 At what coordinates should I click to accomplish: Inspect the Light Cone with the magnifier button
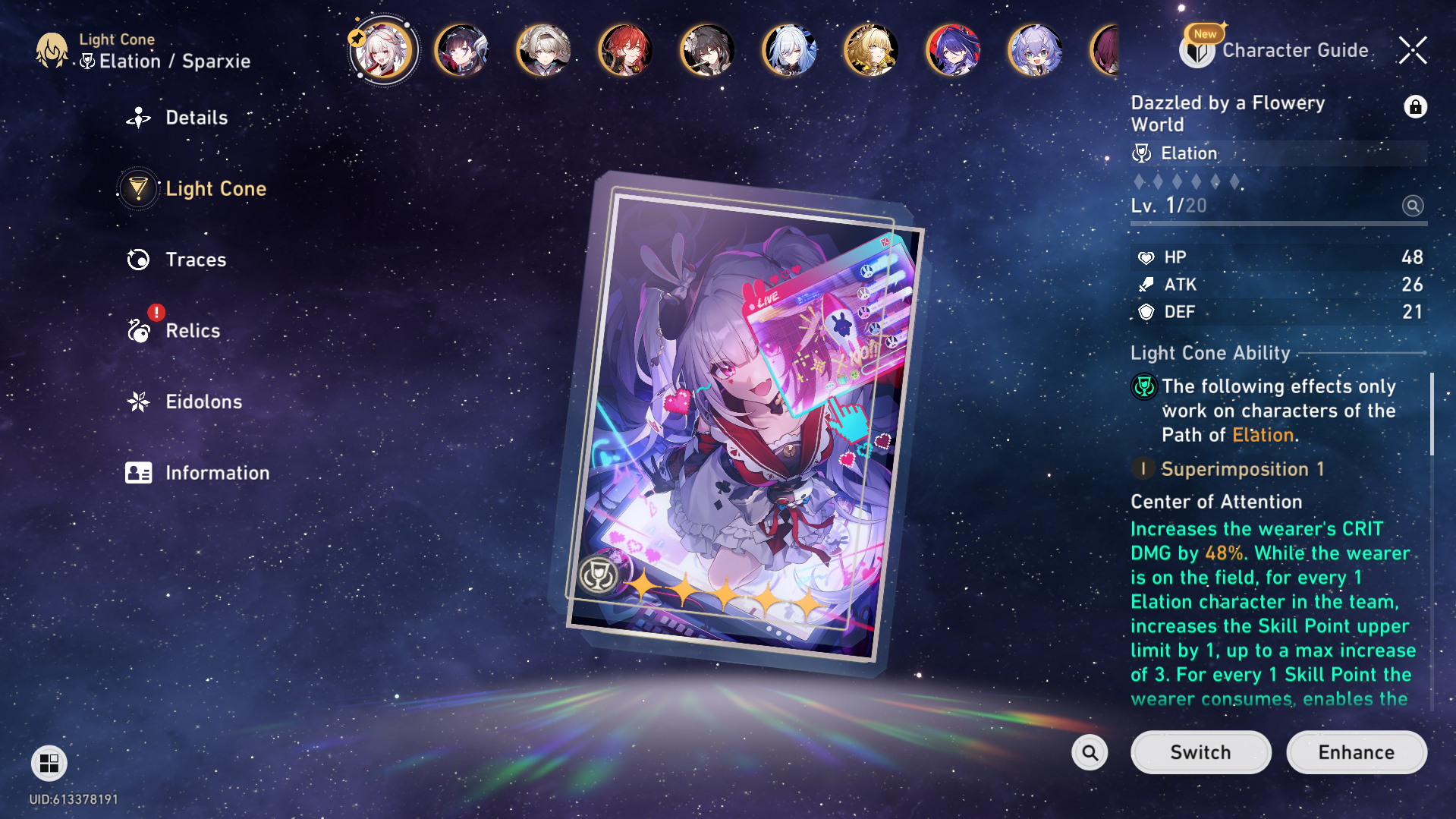pyautogui.click(x=1090, y=752)
